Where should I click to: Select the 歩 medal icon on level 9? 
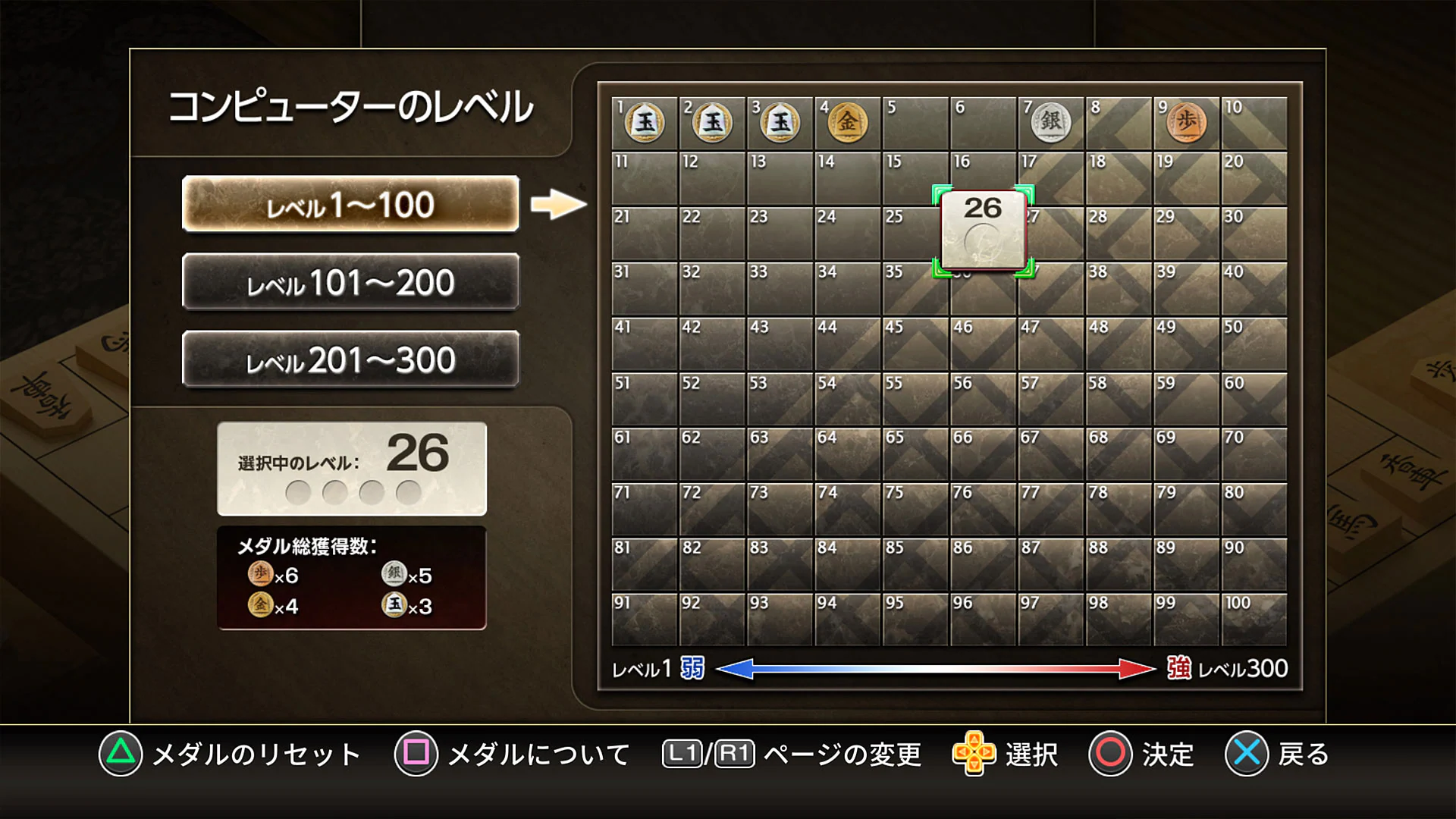[1187, 121]
